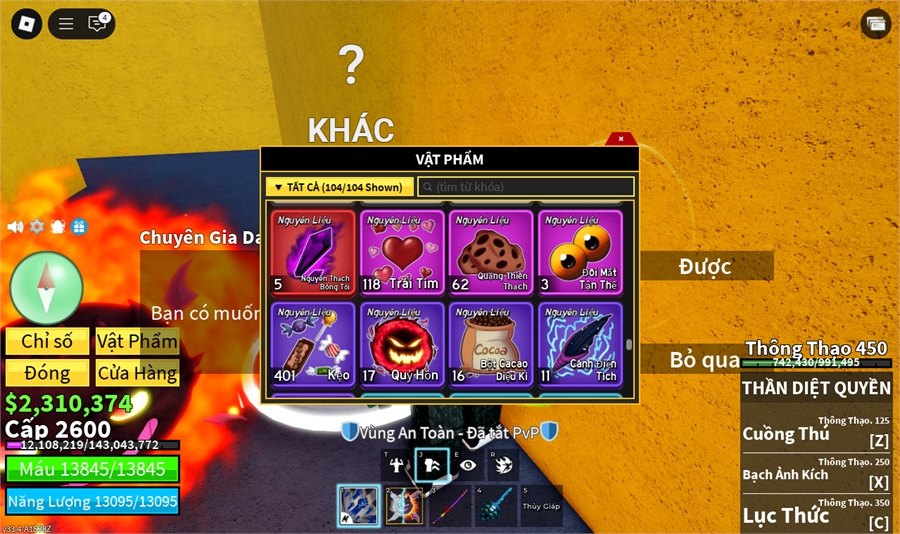This screenshot has width=900, height=534.
Task: Open the Roblox menu logo button
Action: 26,23
